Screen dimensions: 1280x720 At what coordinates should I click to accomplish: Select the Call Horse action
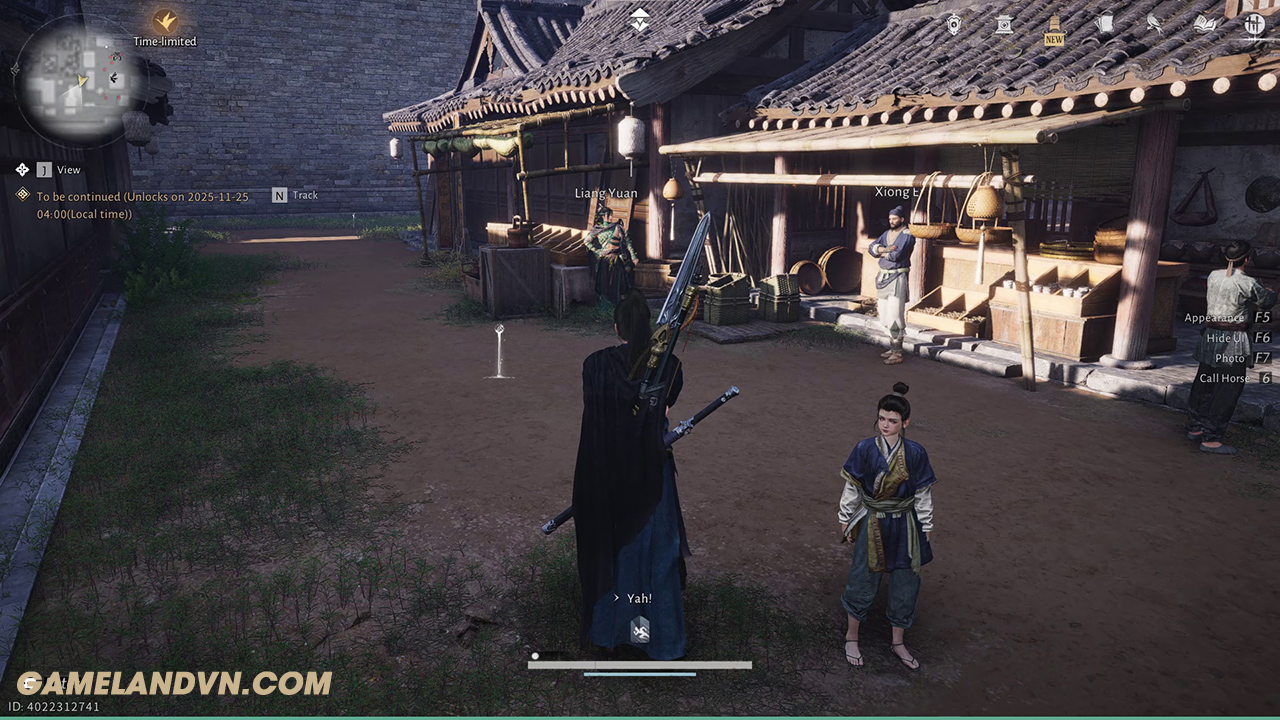(1223, 378)
